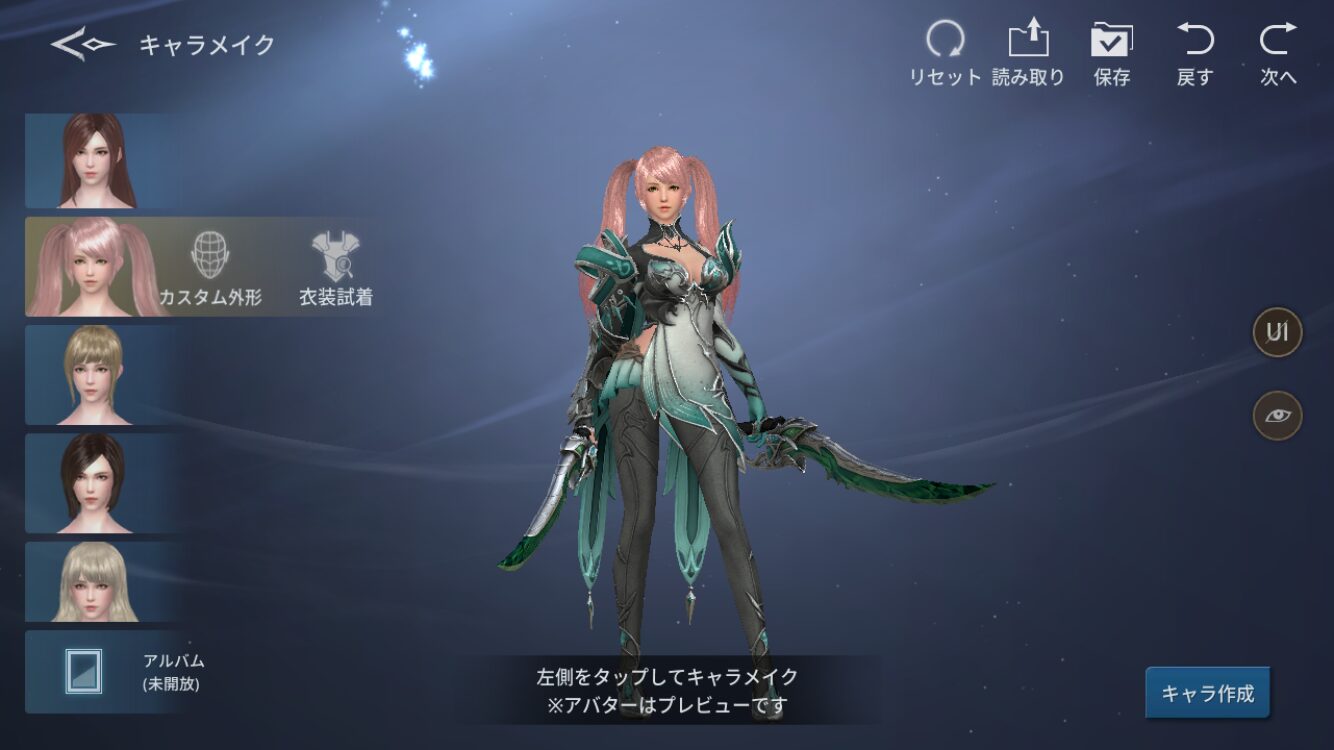Choose the platinum blonde hair preset
Image resolution: width=1334 pixels, height=750 pixels.
tap(97, 582)
